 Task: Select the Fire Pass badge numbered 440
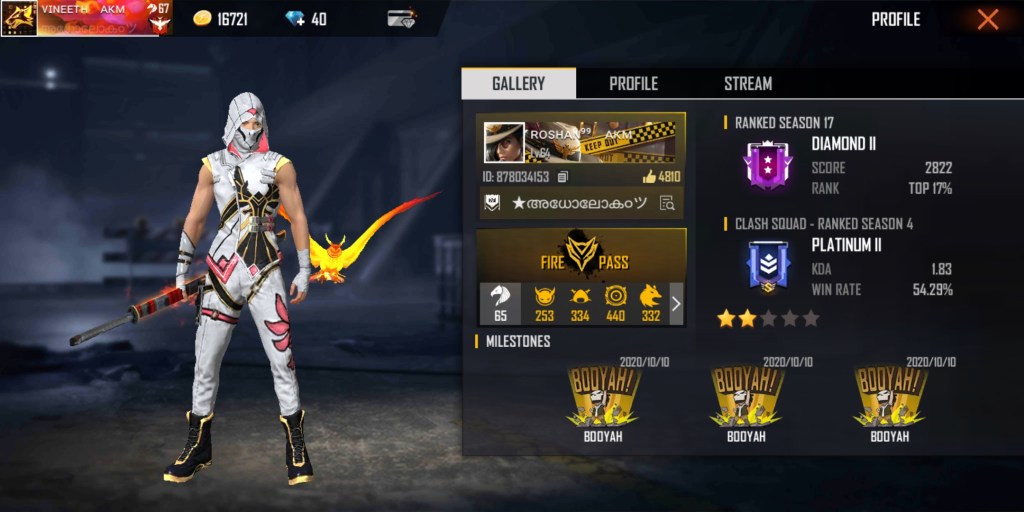pos(615,304)
